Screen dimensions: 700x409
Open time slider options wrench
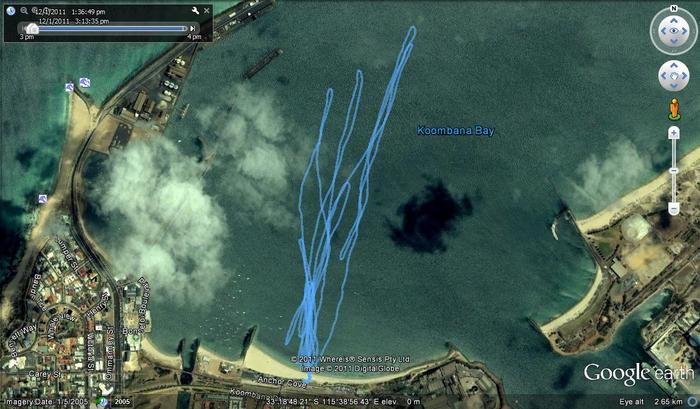point(194,10)
